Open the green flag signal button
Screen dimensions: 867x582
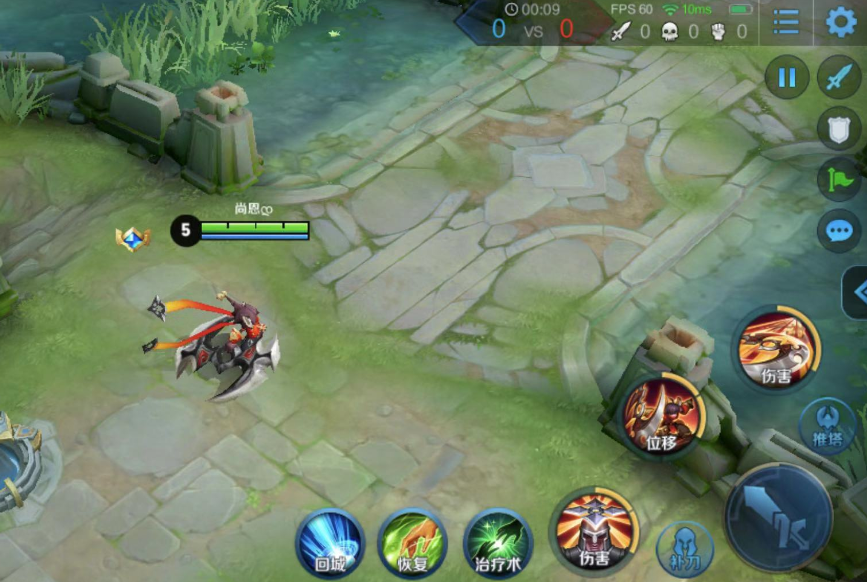838,180
